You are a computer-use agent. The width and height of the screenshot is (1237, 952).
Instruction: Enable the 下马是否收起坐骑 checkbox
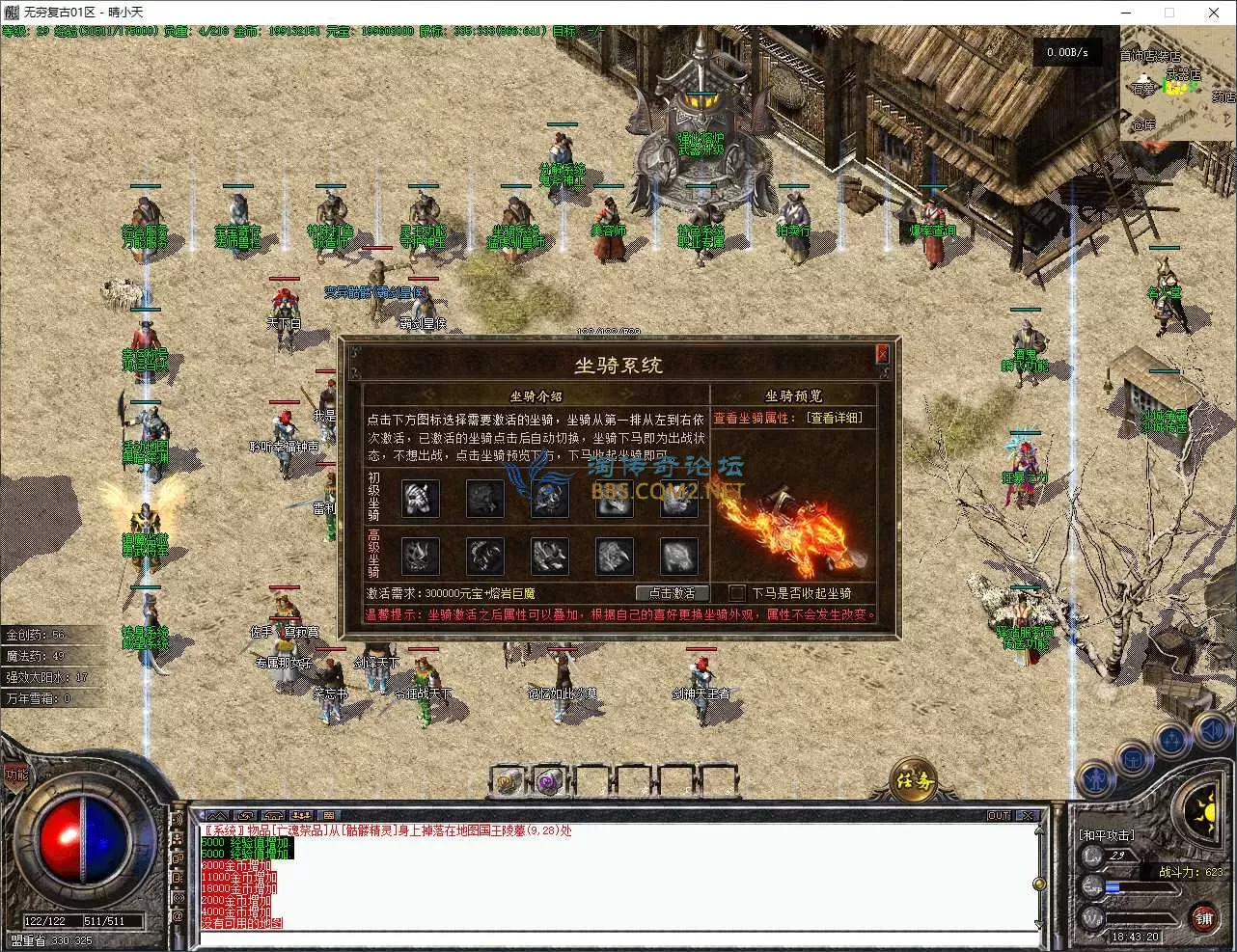pyautogui.click(x=736, y=591)
